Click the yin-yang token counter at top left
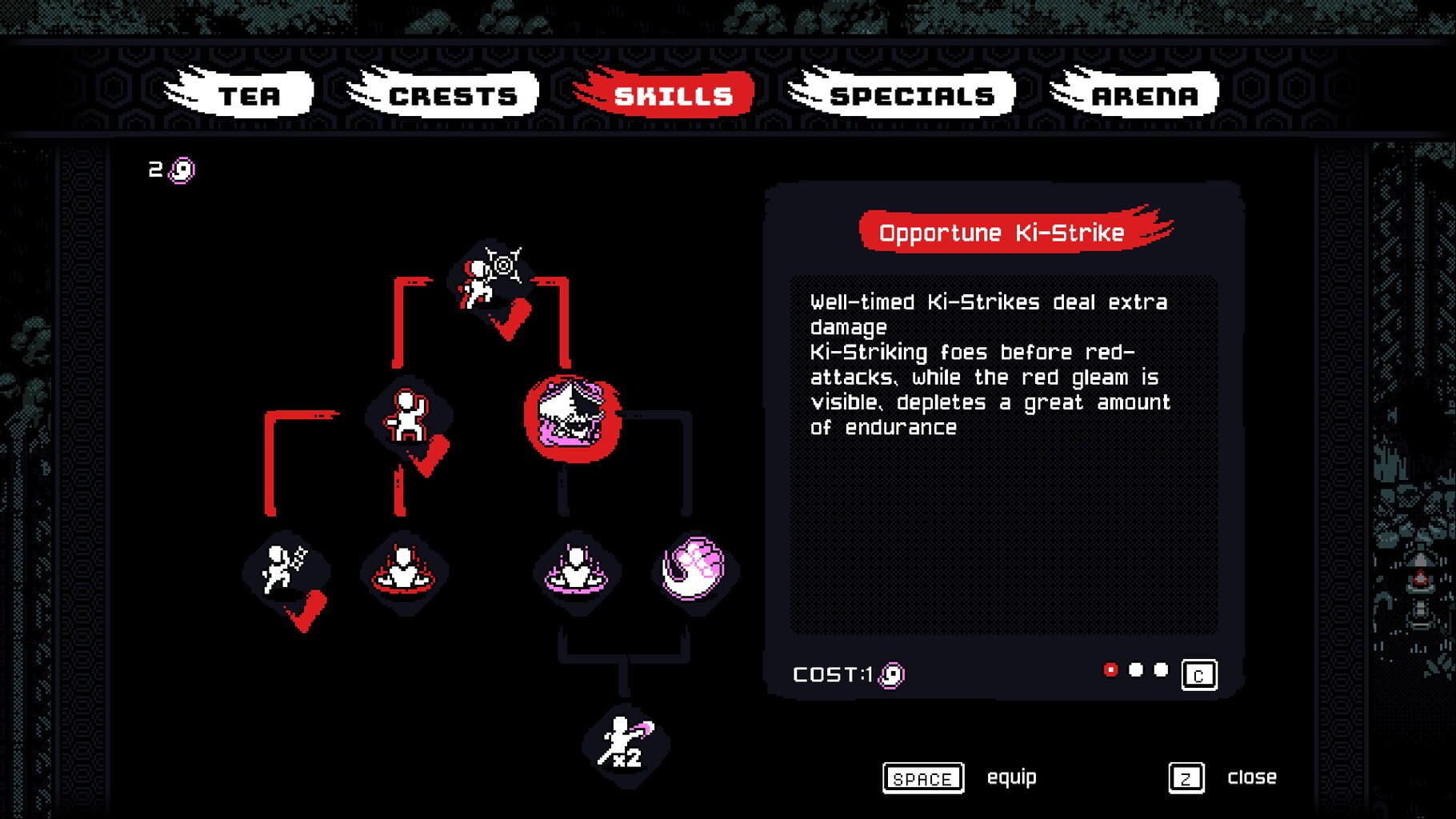Screen dimensions: 1456x819 170,168
